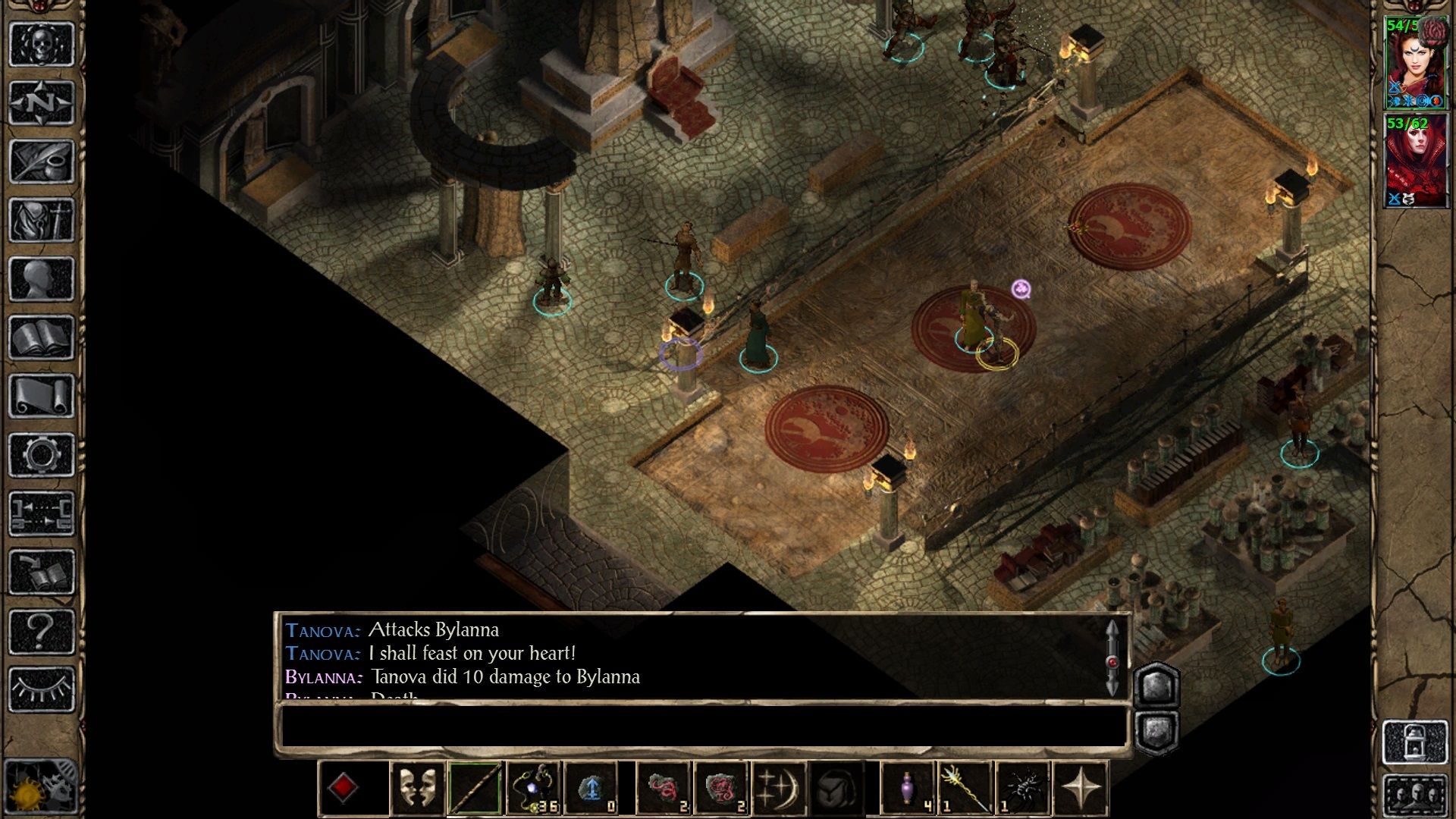Screen dimensions: 1456x819
Task: Open game options with the gear icon
Action: 42,455
